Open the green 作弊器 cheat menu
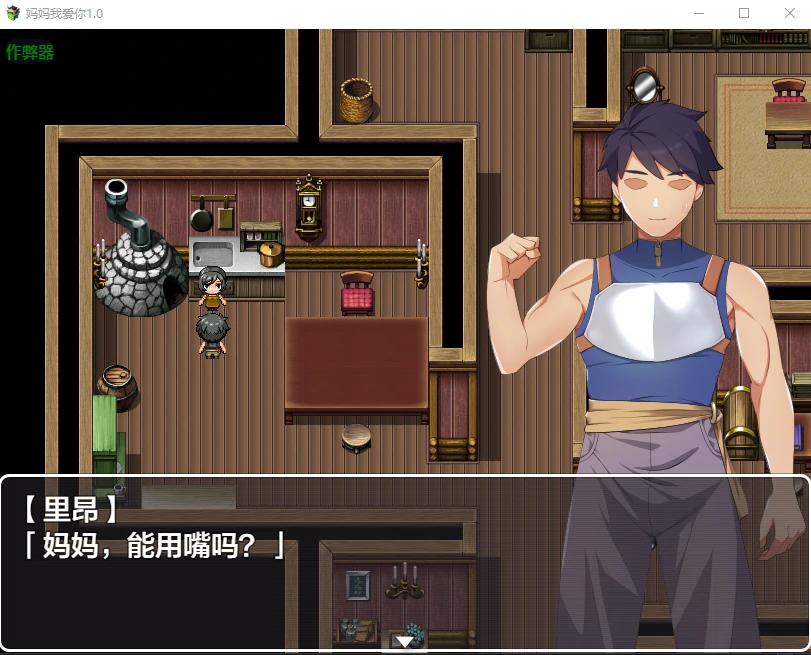This screenshot has width=811, height=655. tap(30, 53)
